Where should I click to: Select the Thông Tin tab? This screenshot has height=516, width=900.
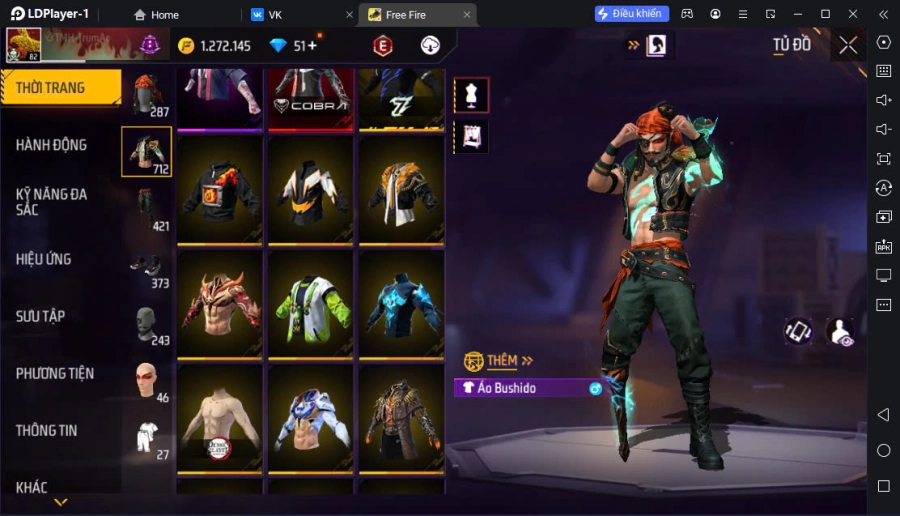[47, 431]
